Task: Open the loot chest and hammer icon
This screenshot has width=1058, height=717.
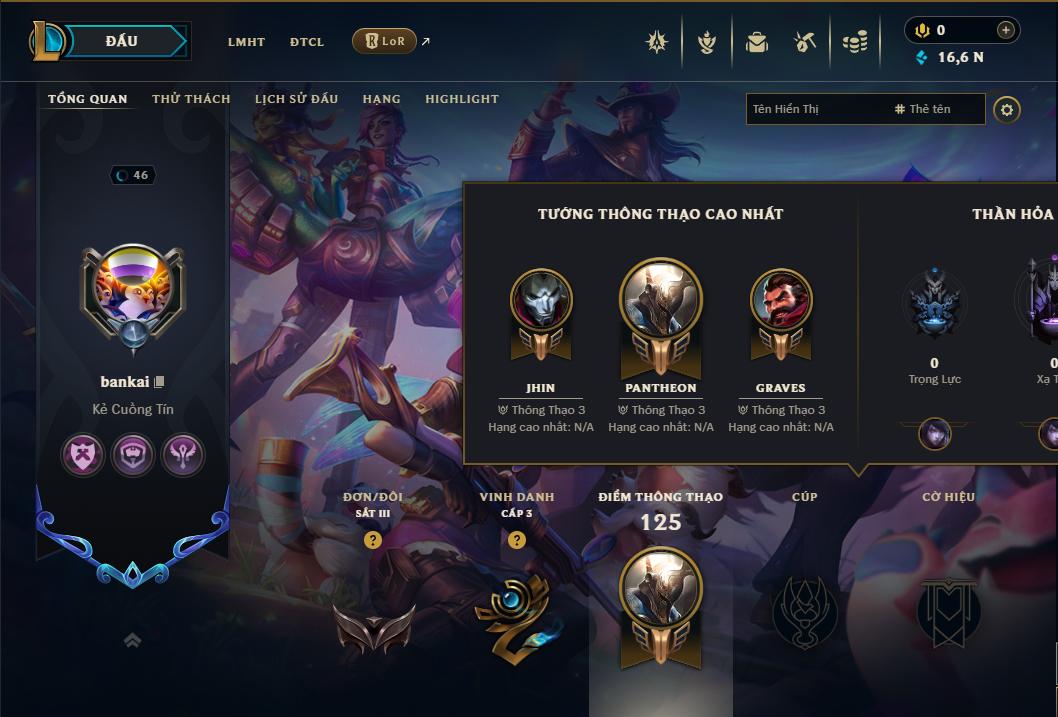Action: pyautogui.click(x=805, y=42)
